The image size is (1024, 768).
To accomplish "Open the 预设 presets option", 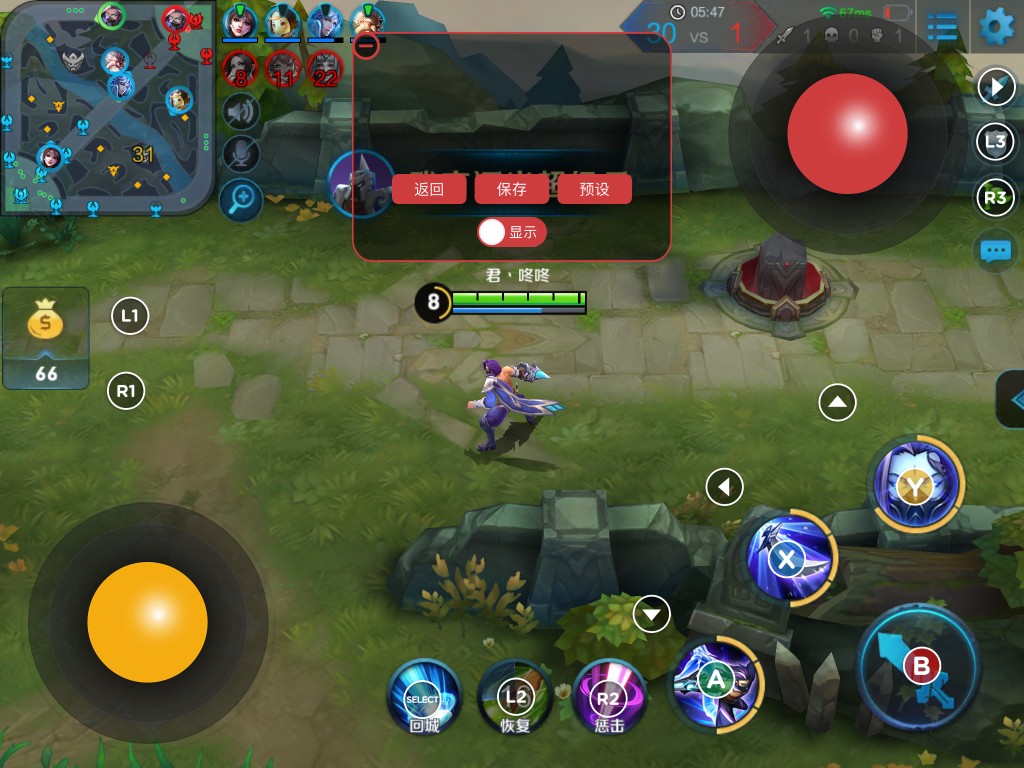I will click(594, 189).
